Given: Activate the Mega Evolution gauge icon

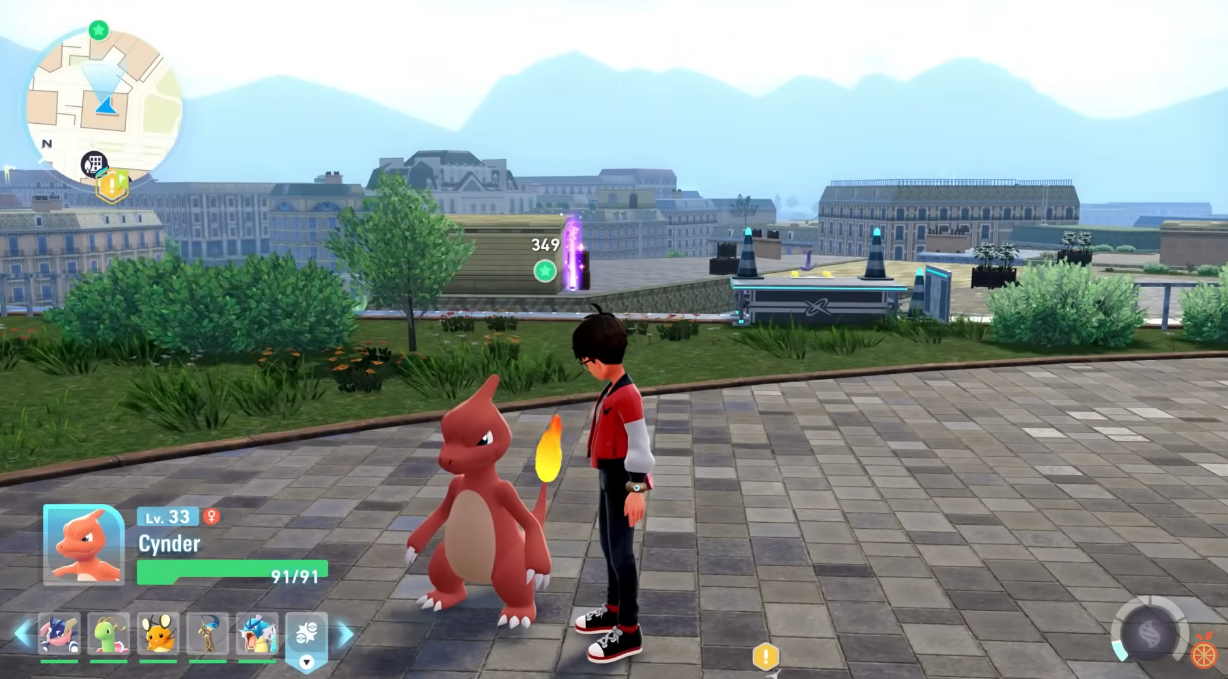Looking at the screenshot, I should coord(1147,632).
